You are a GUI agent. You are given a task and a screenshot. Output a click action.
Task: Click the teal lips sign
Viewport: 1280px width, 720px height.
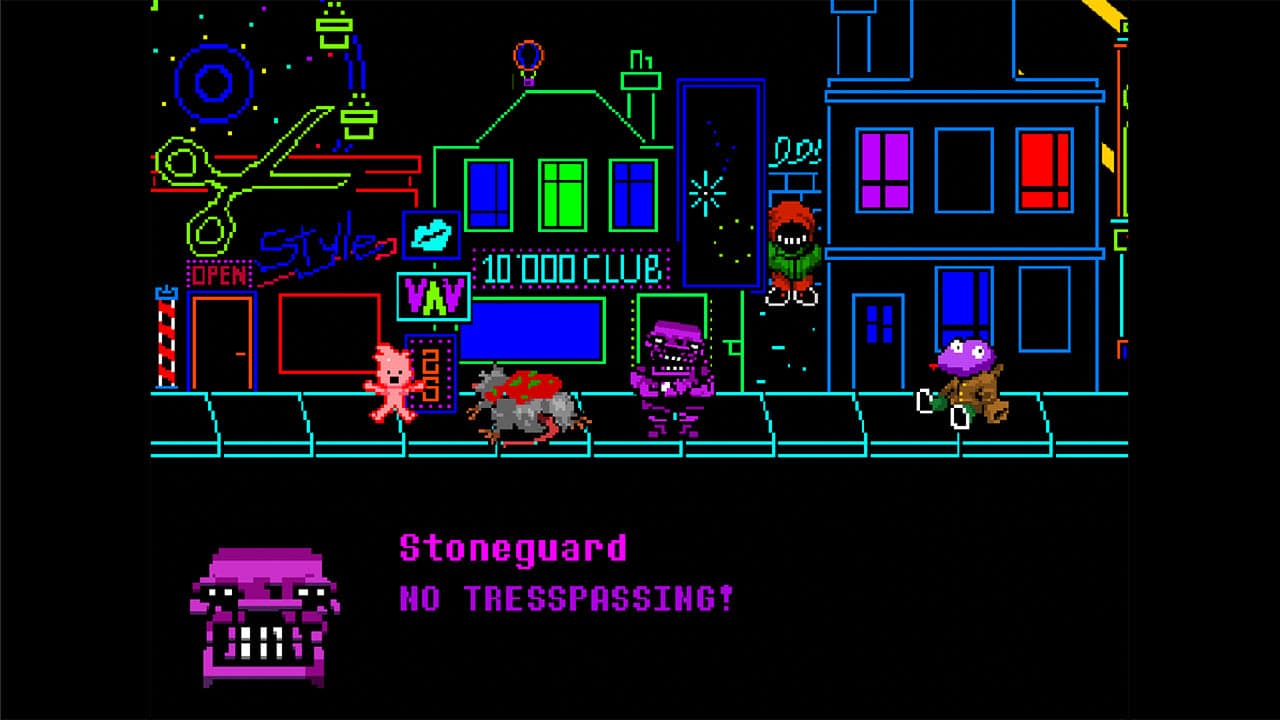[x=430, y=233]
